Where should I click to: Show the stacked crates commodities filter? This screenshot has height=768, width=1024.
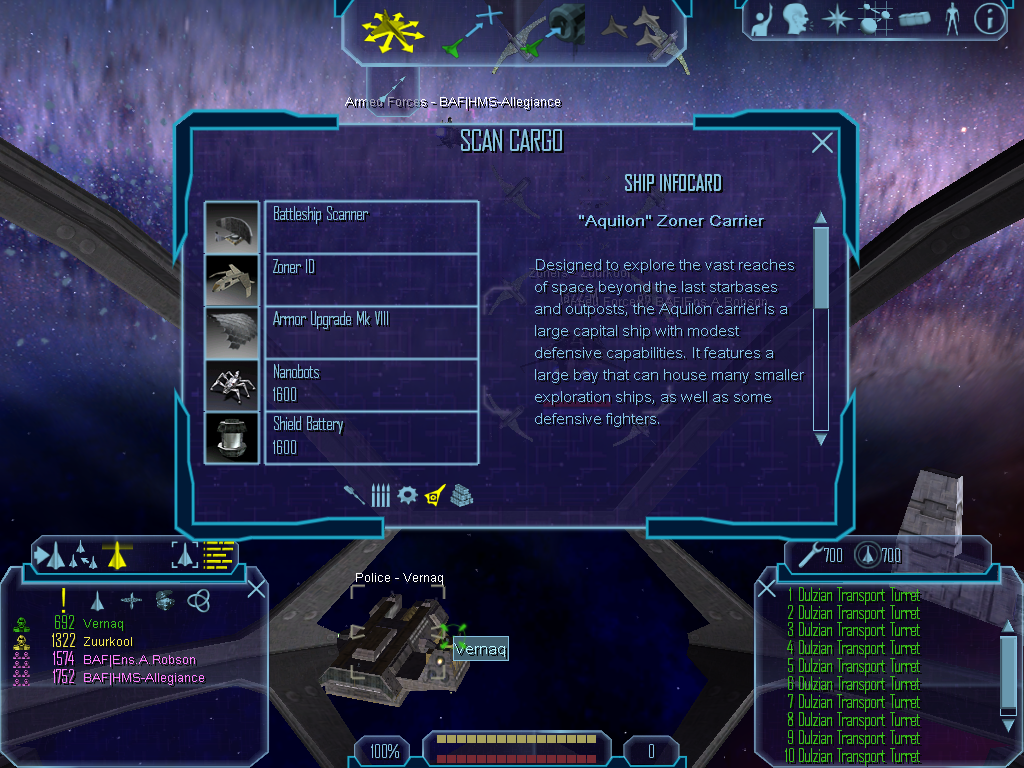pyautogui.click(x=461, y=495)
